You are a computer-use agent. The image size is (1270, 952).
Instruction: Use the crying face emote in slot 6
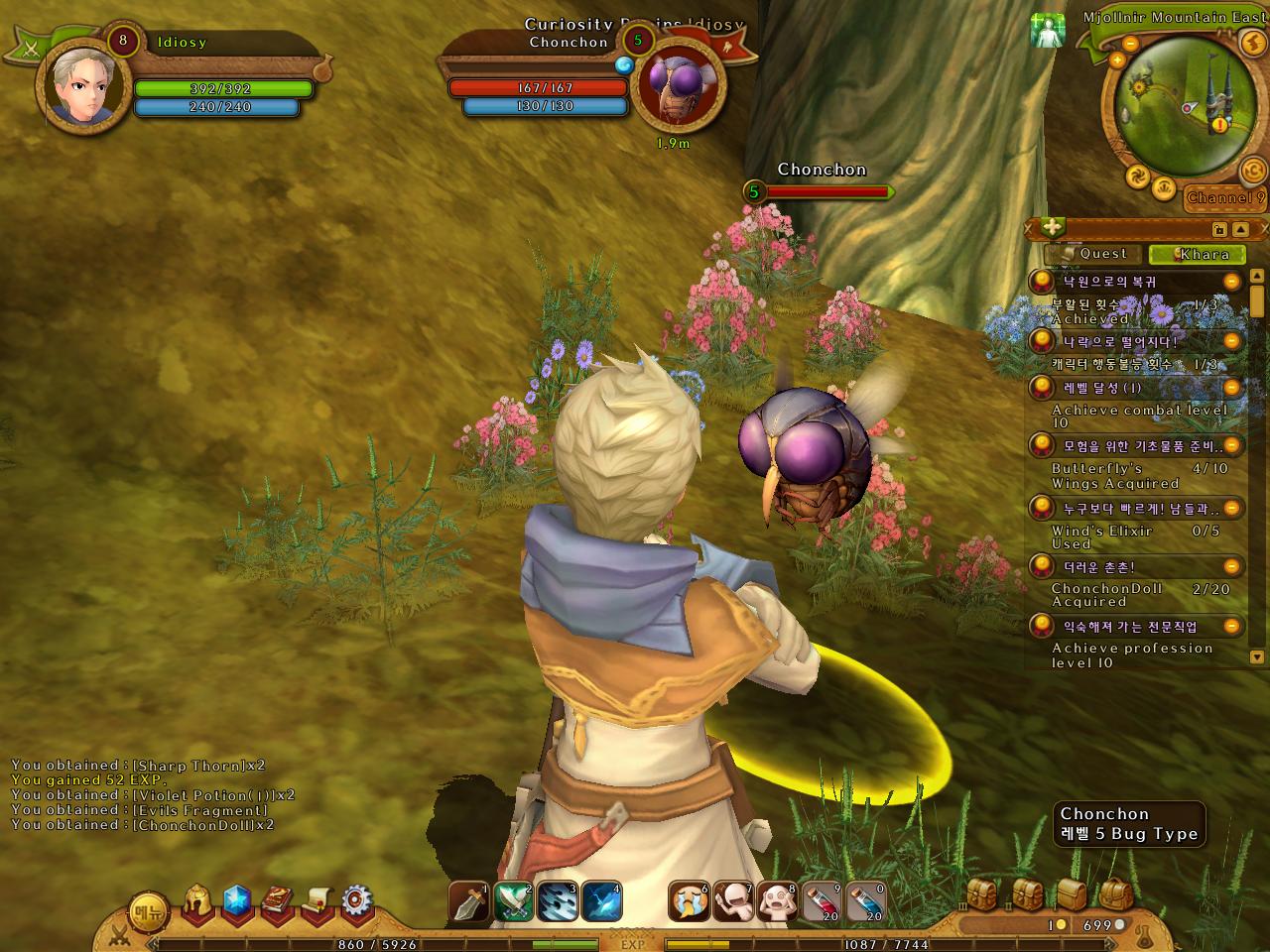(x=689, y=901)
